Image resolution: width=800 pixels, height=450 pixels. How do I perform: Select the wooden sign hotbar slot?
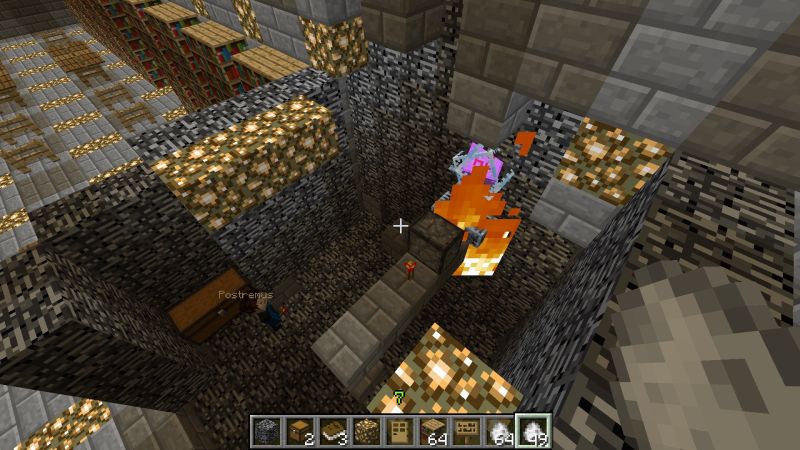coord(465,430)
